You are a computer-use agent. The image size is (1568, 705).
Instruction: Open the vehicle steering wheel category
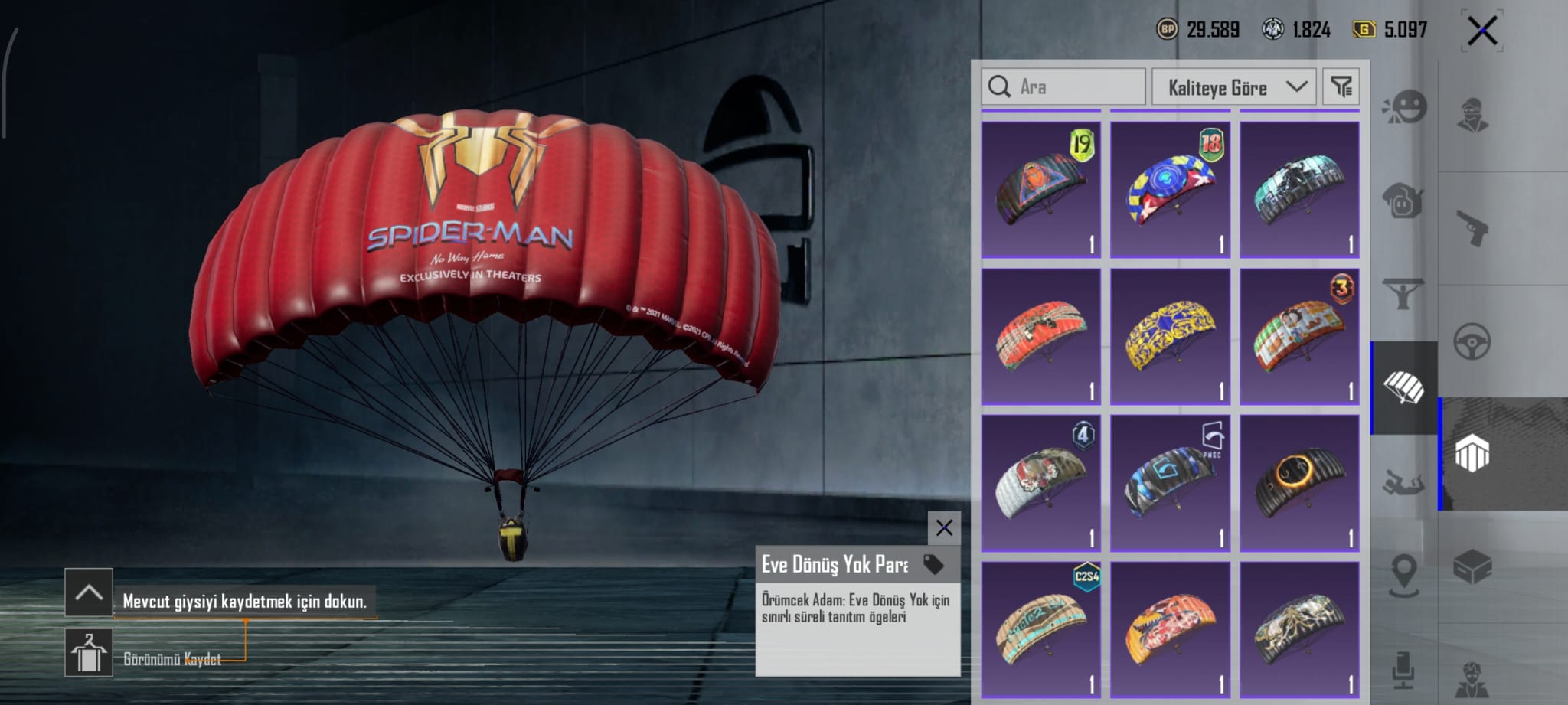(x=1472, y=341)
